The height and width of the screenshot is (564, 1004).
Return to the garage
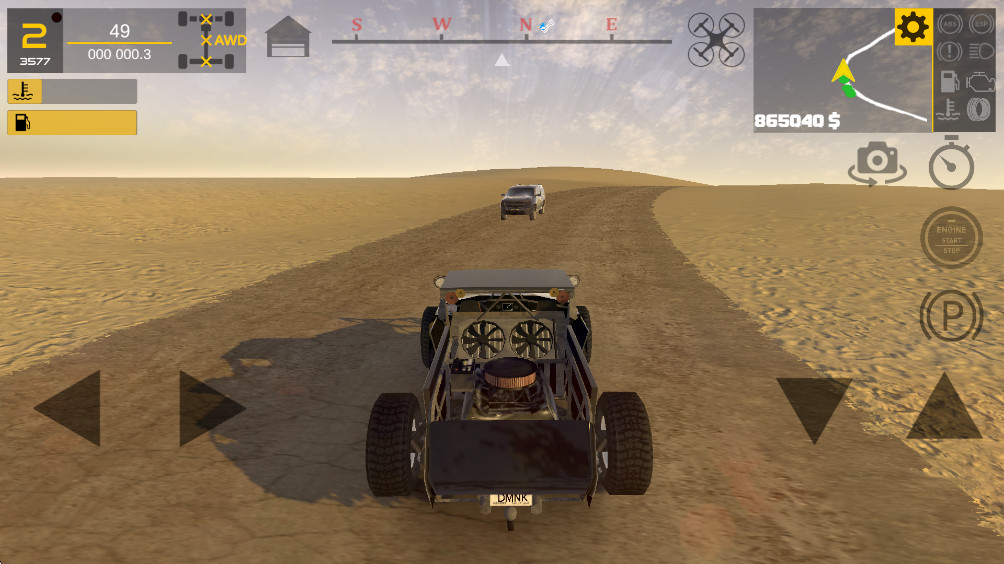point(288,37)
